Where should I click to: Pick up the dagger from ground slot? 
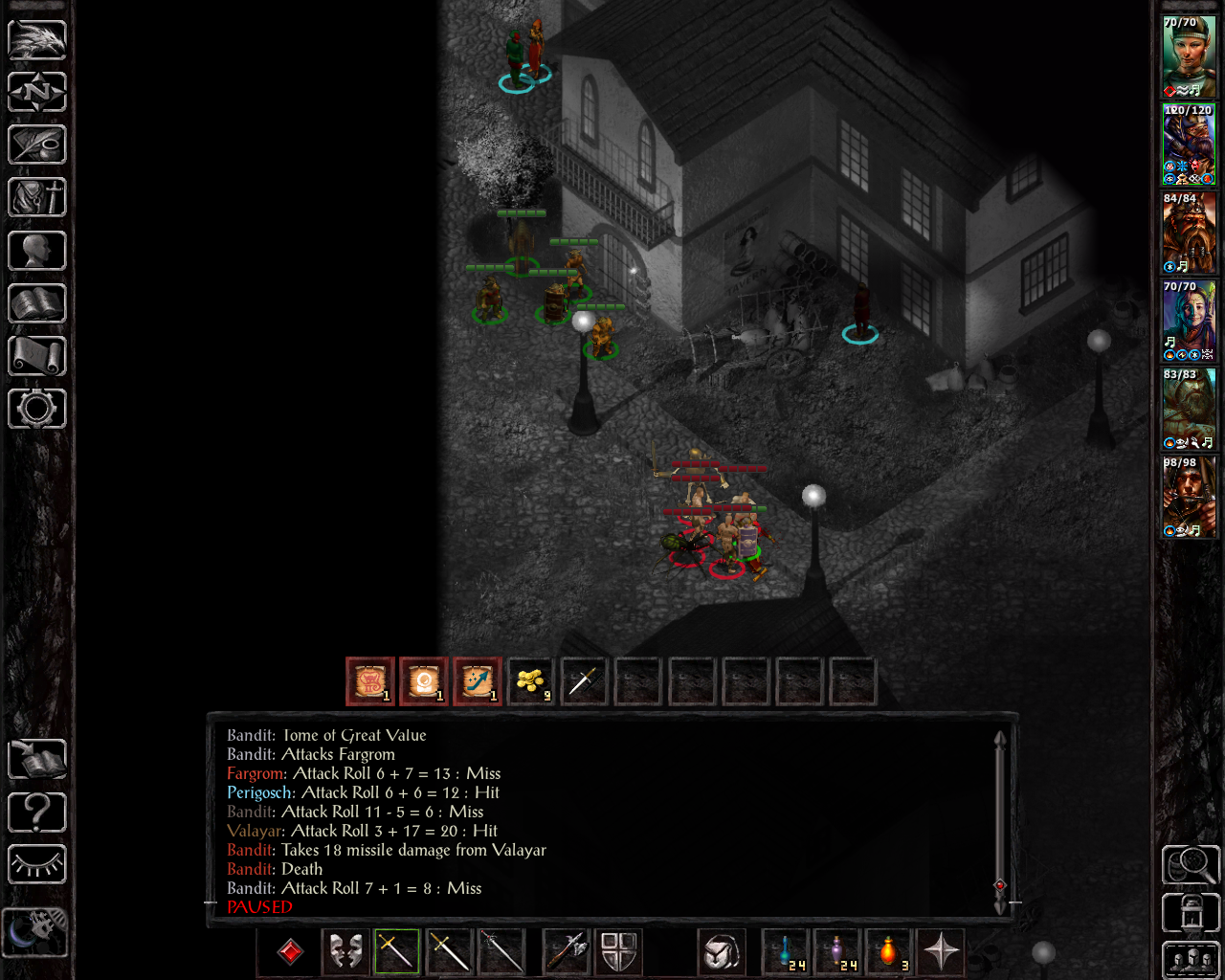click(x=585, y=681)
